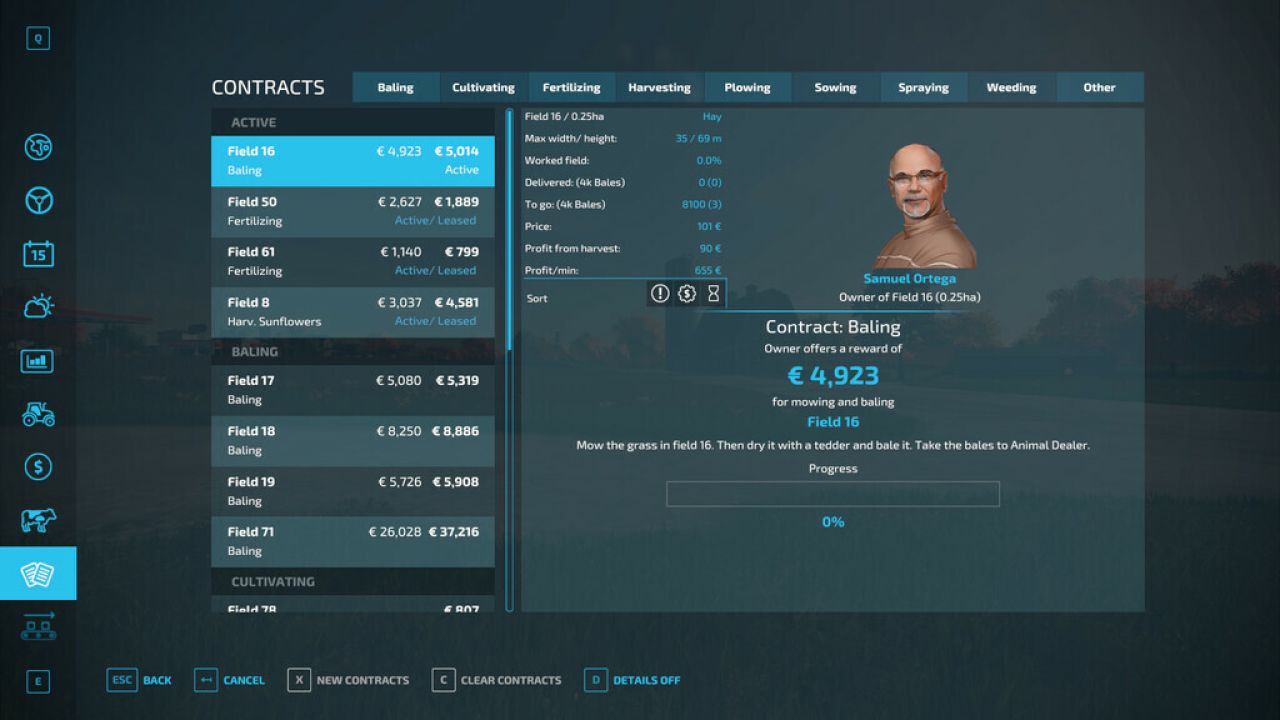Click New Contracts button
This screenshot has height=720, width=1280.
pyautogui.click(x=349, y=680)
